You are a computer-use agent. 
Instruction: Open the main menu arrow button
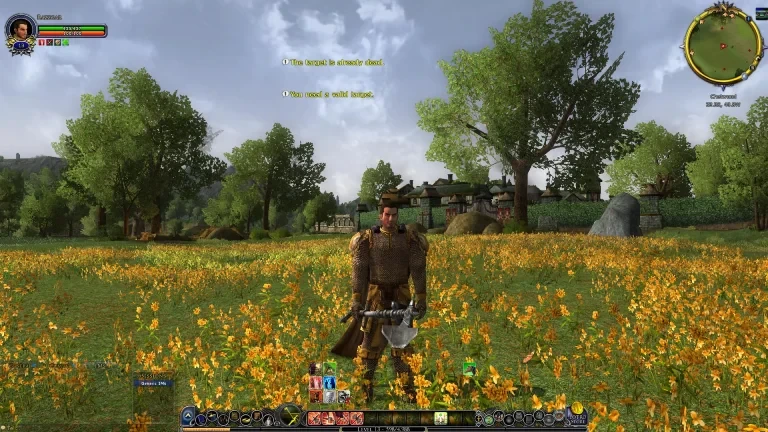pyautogui.click(x=188, y=417)
